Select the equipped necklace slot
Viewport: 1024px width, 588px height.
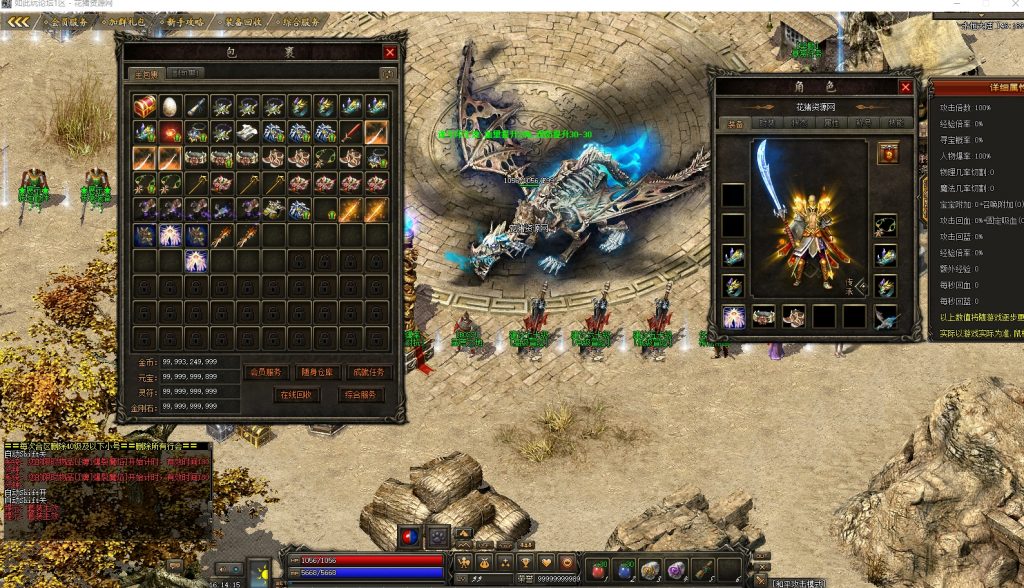tap(885, 225)
